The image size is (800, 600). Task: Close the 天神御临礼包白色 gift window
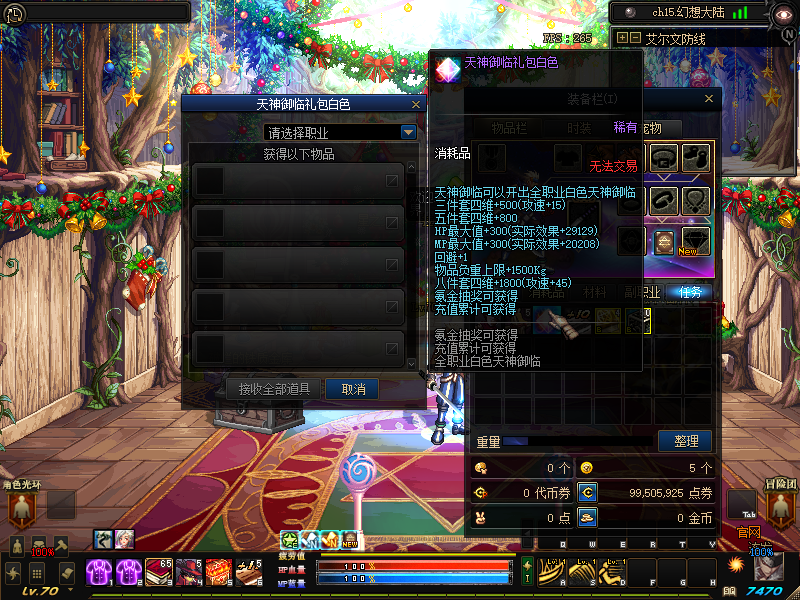click(416, 104)
